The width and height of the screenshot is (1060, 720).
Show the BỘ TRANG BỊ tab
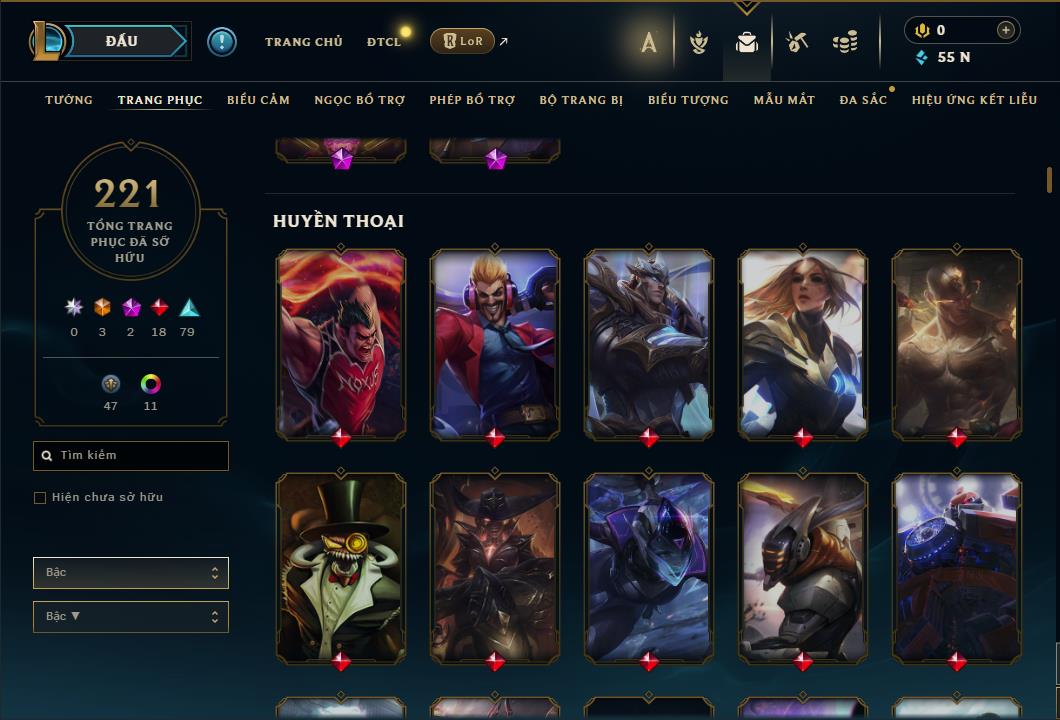[x=581, y=100]
